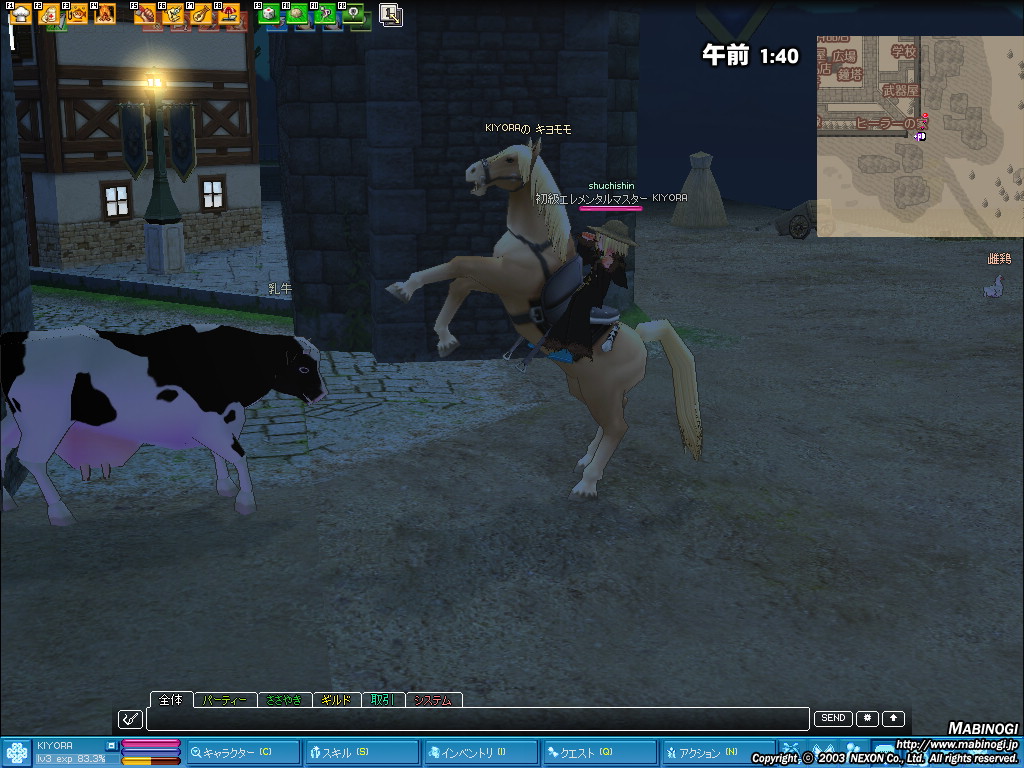Activate the chef hat cooking skill
This screenshot has width=1024, height=768.
[21, 14]
